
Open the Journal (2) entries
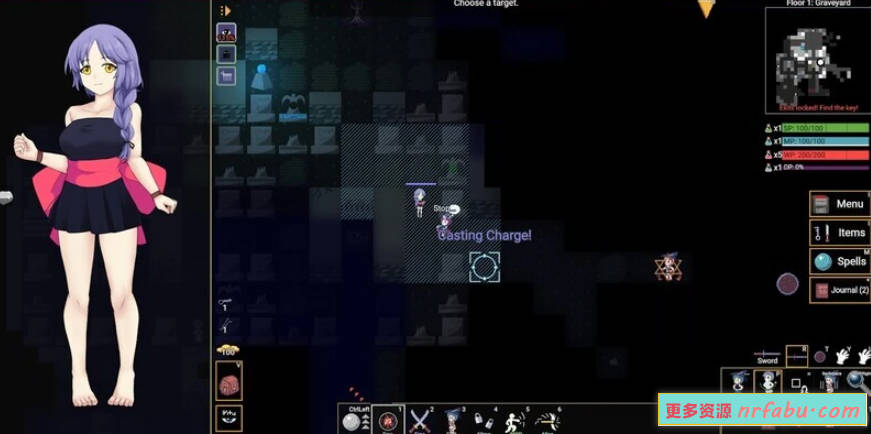point(839,290)
